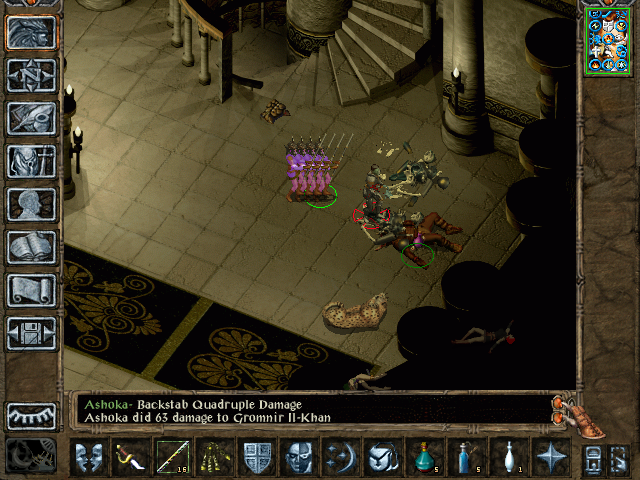Viewport: 640px width, 480px height.
Task: Open the priest scroll screen
Action: pos(31,290)
